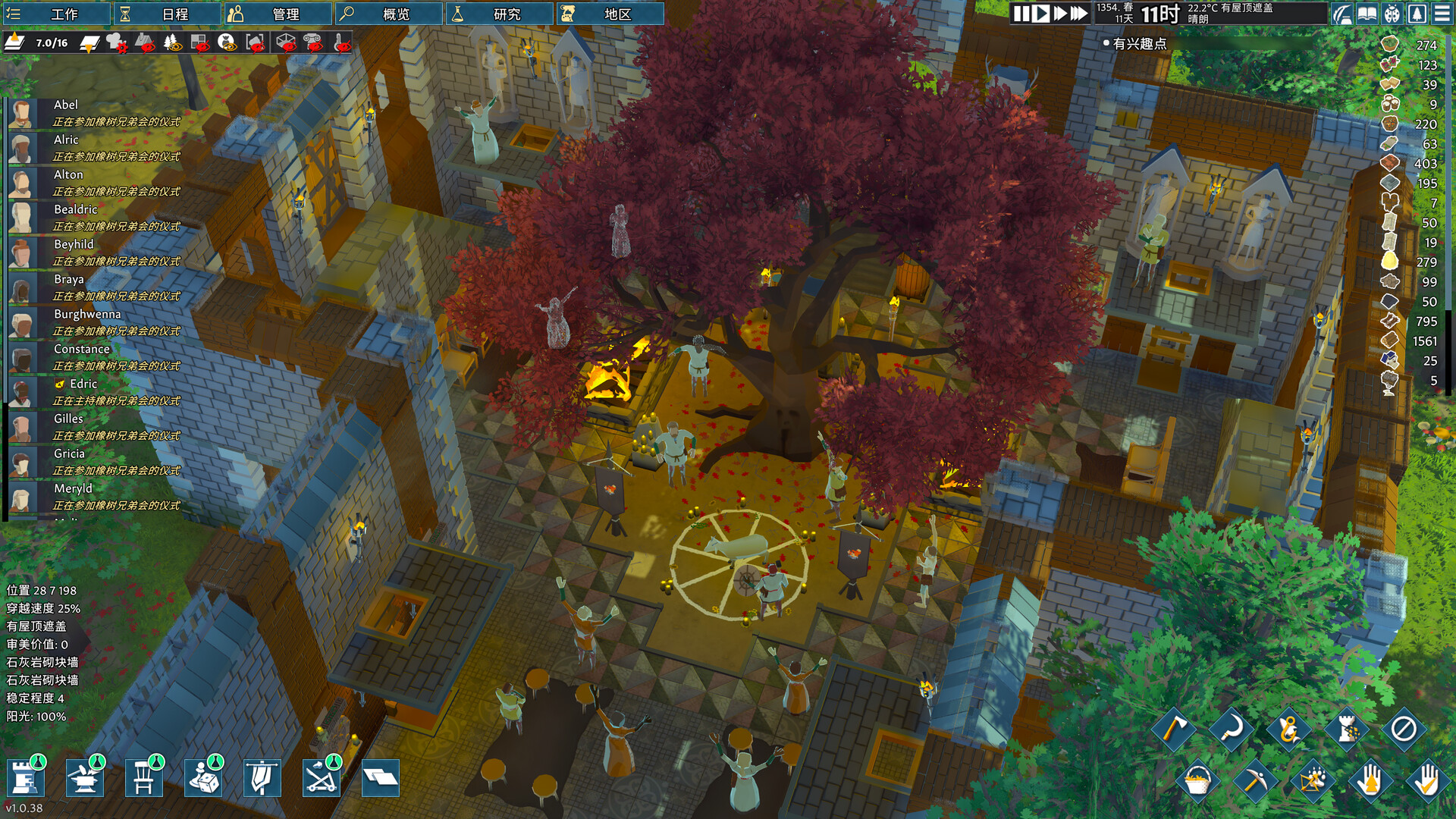
Task: Select settler Abel in the list
Action: click(66, 105)
